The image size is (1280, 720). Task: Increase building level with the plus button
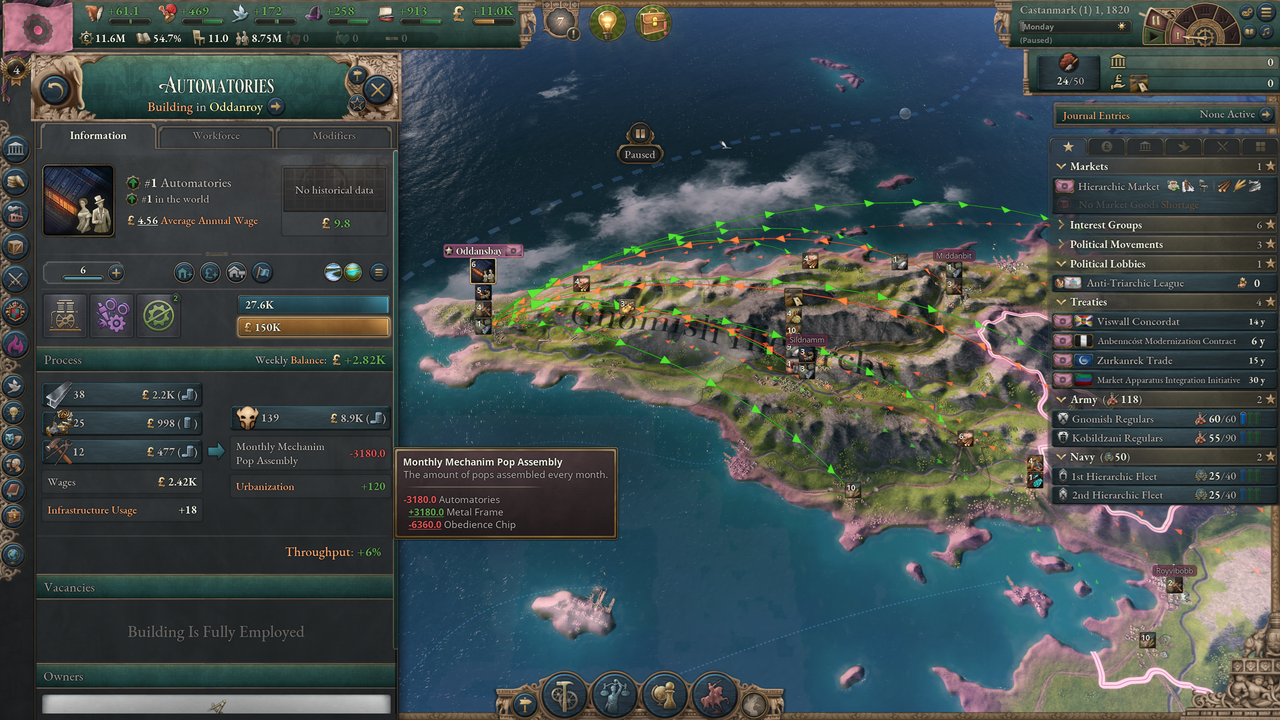click(116, 272)
